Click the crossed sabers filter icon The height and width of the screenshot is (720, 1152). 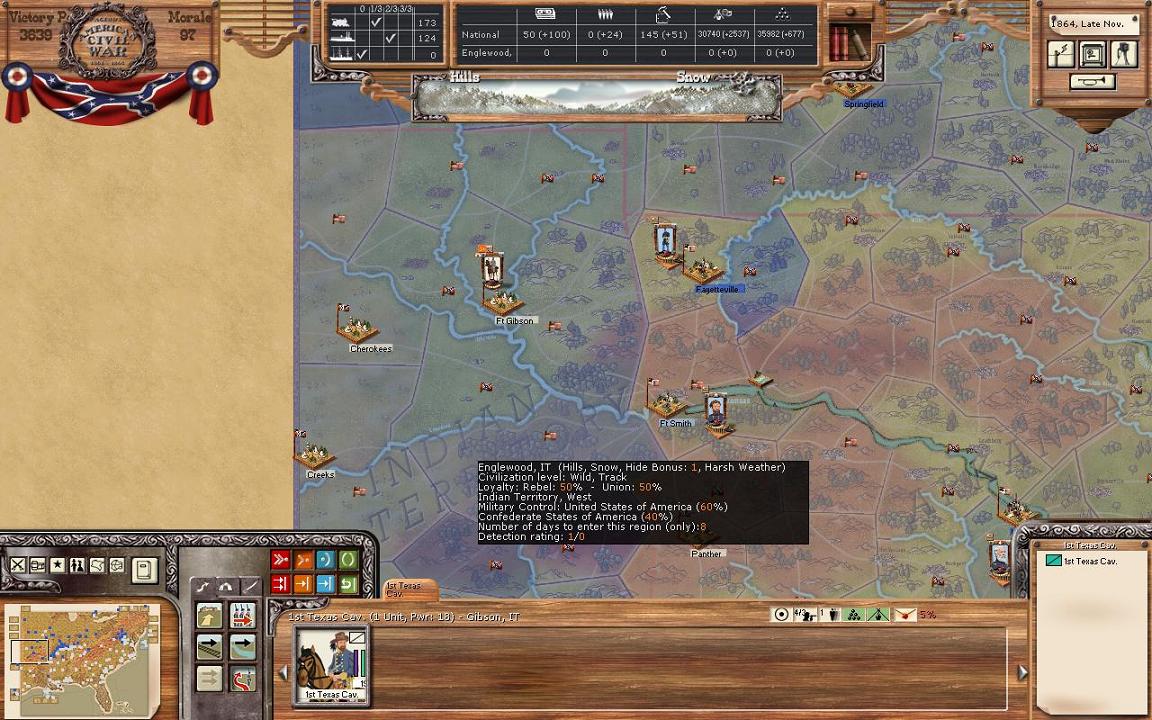(18, 566)
